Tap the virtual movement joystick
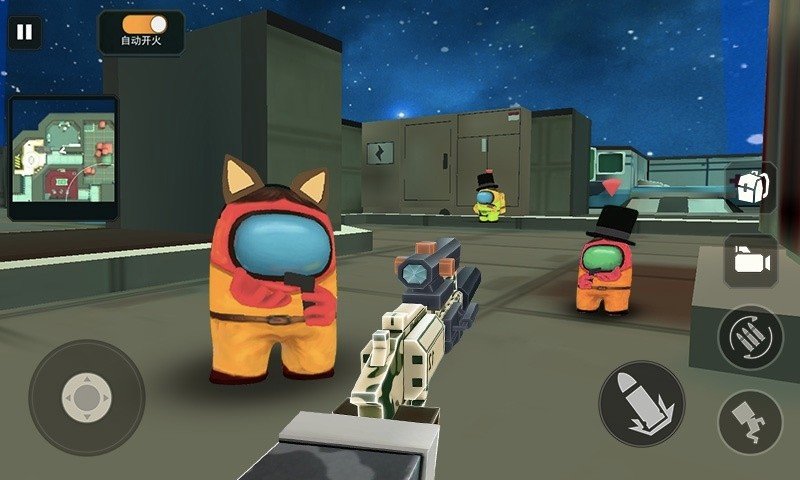800x480 pixels. (x=87, y=397)
